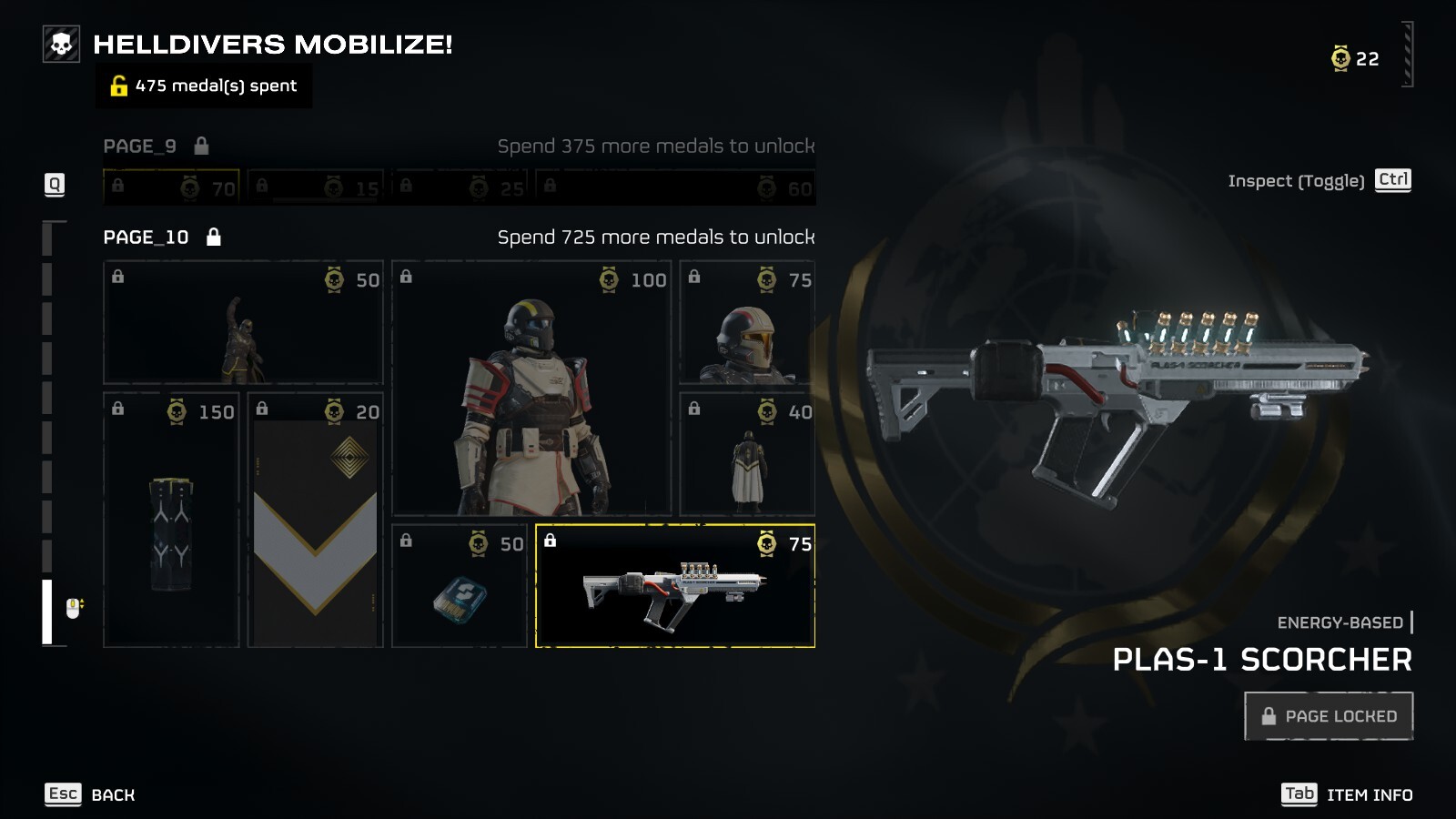Viewport: 1456px width, 819px height.
Task: Select the 70-medal item on Page 9
Action: coord(171,187)
